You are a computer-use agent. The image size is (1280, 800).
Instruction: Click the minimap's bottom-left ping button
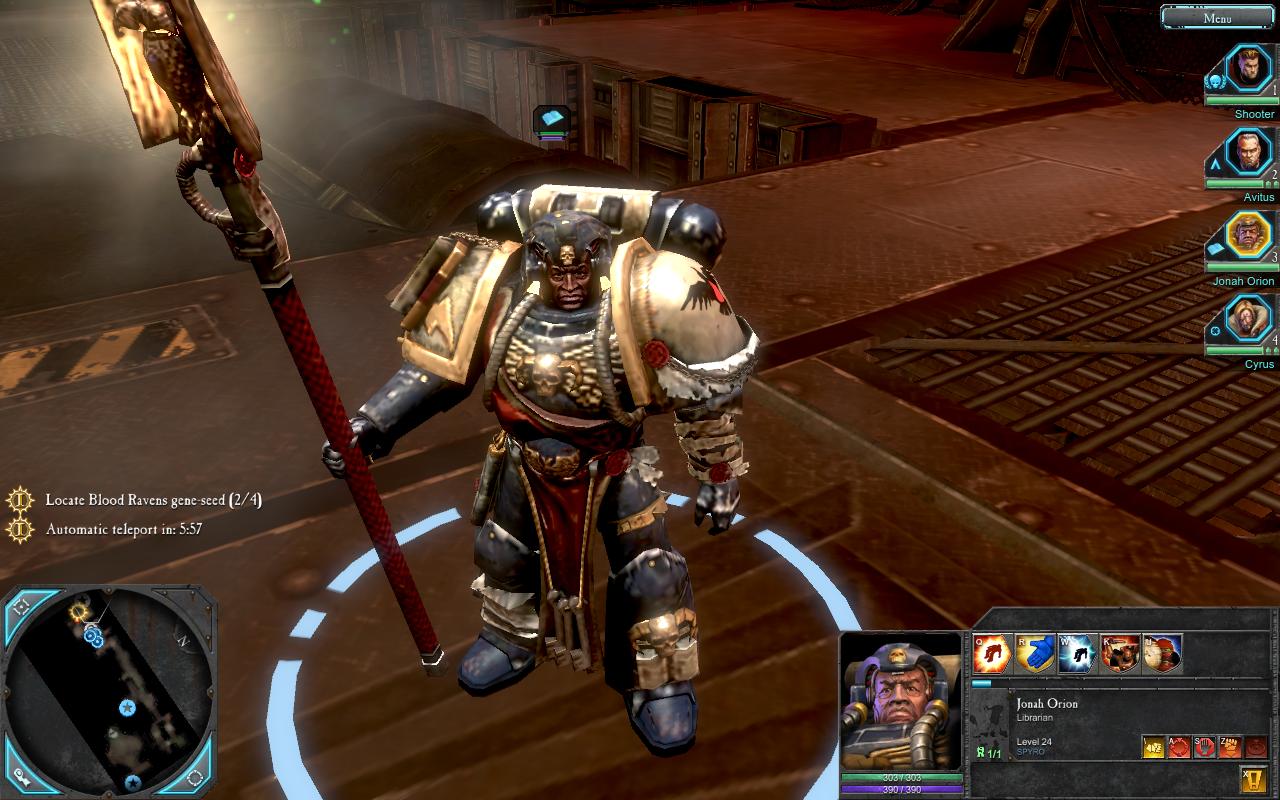[x=21, y=776]
